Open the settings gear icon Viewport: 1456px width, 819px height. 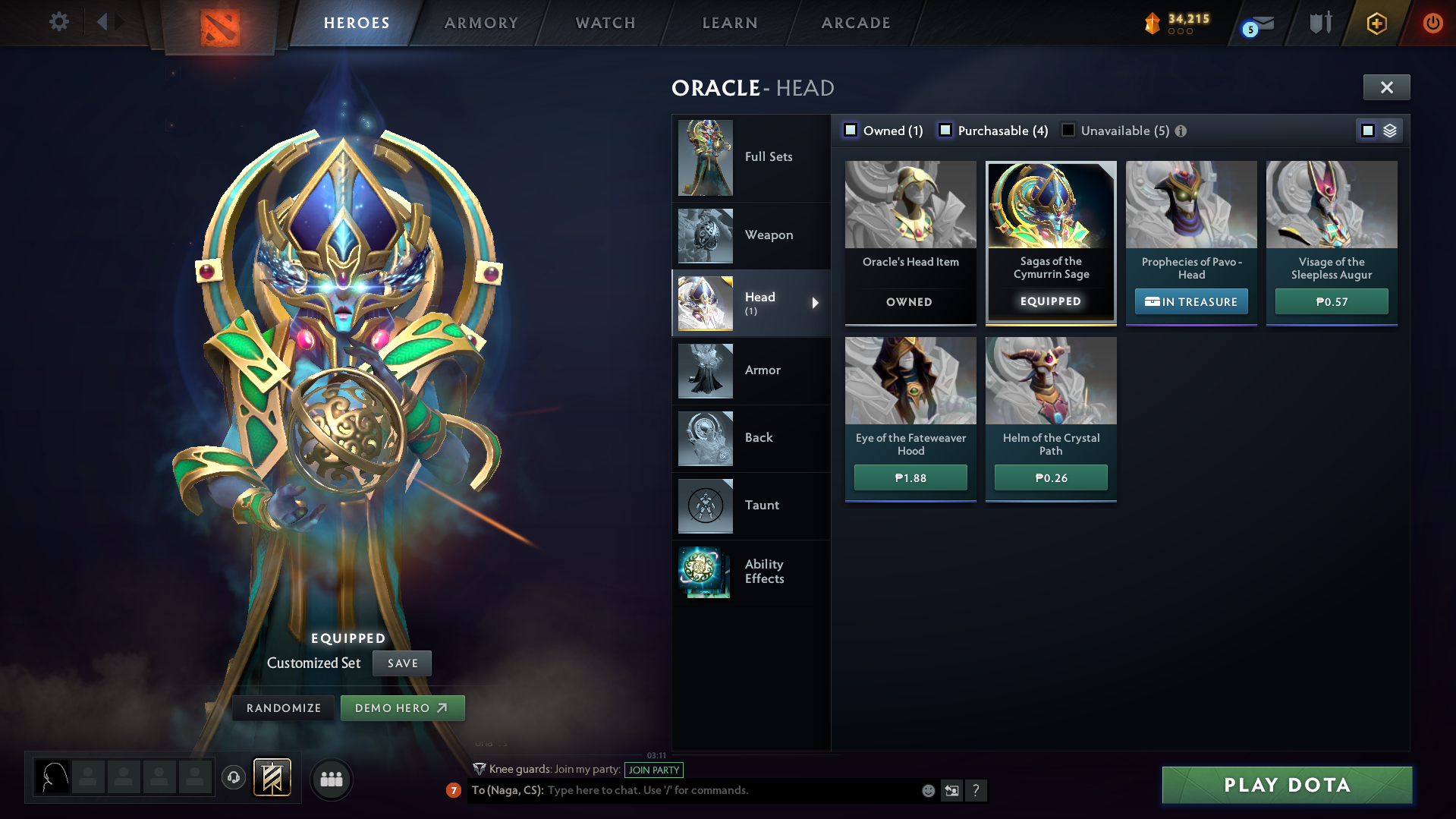tap(58, 22)
